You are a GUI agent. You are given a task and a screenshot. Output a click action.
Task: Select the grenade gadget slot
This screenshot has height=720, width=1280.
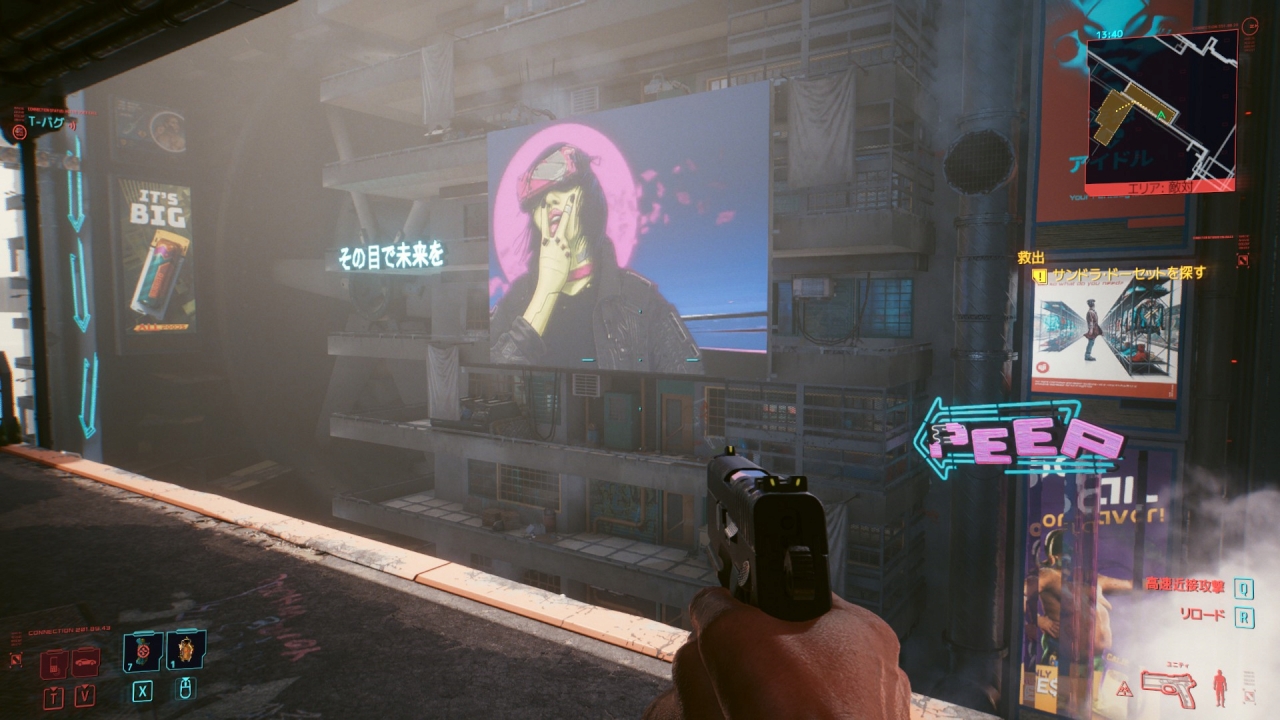186,652
